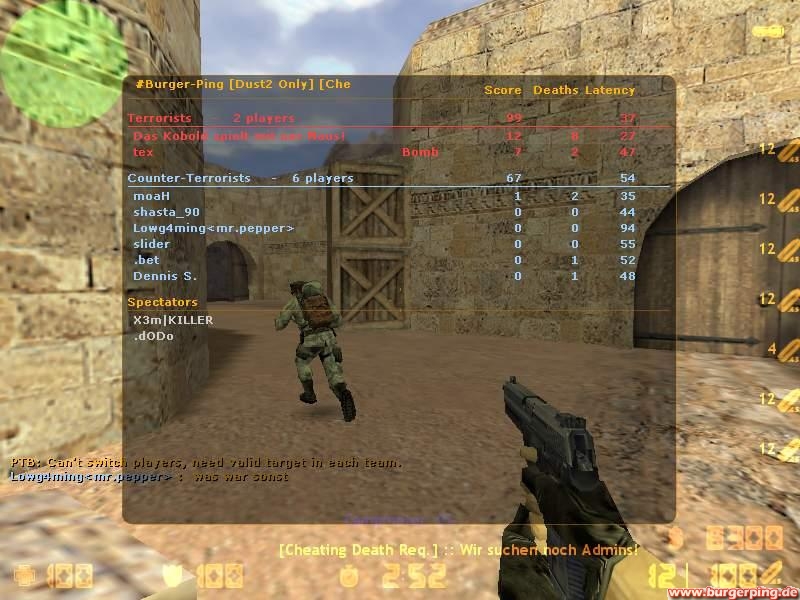This screenshot has height=600, width=800.
Task: Choose Dennis S. from the player list
Action: (x=165, y=276)
